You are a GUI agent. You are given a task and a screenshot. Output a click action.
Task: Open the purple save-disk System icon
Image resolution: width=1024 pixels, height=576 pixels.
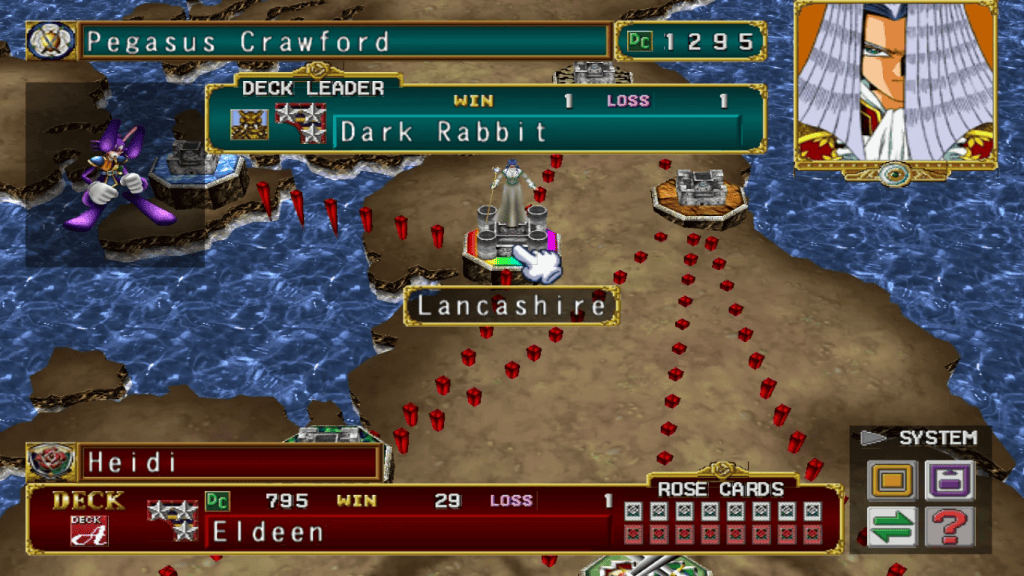pyautogui.click(x=948, y=480)
